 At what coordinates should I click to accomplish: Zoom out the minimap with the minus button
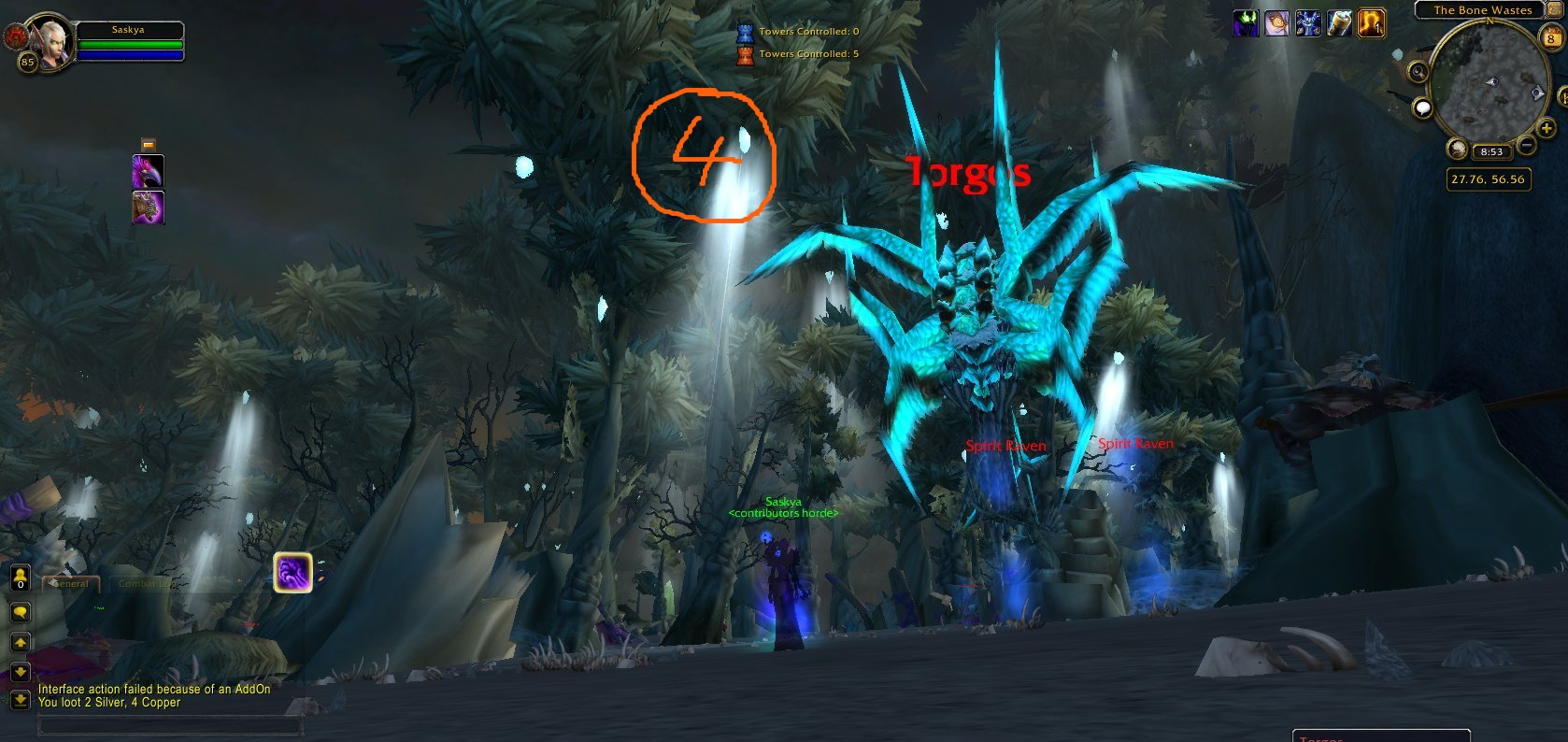[x=1527, y=145]
